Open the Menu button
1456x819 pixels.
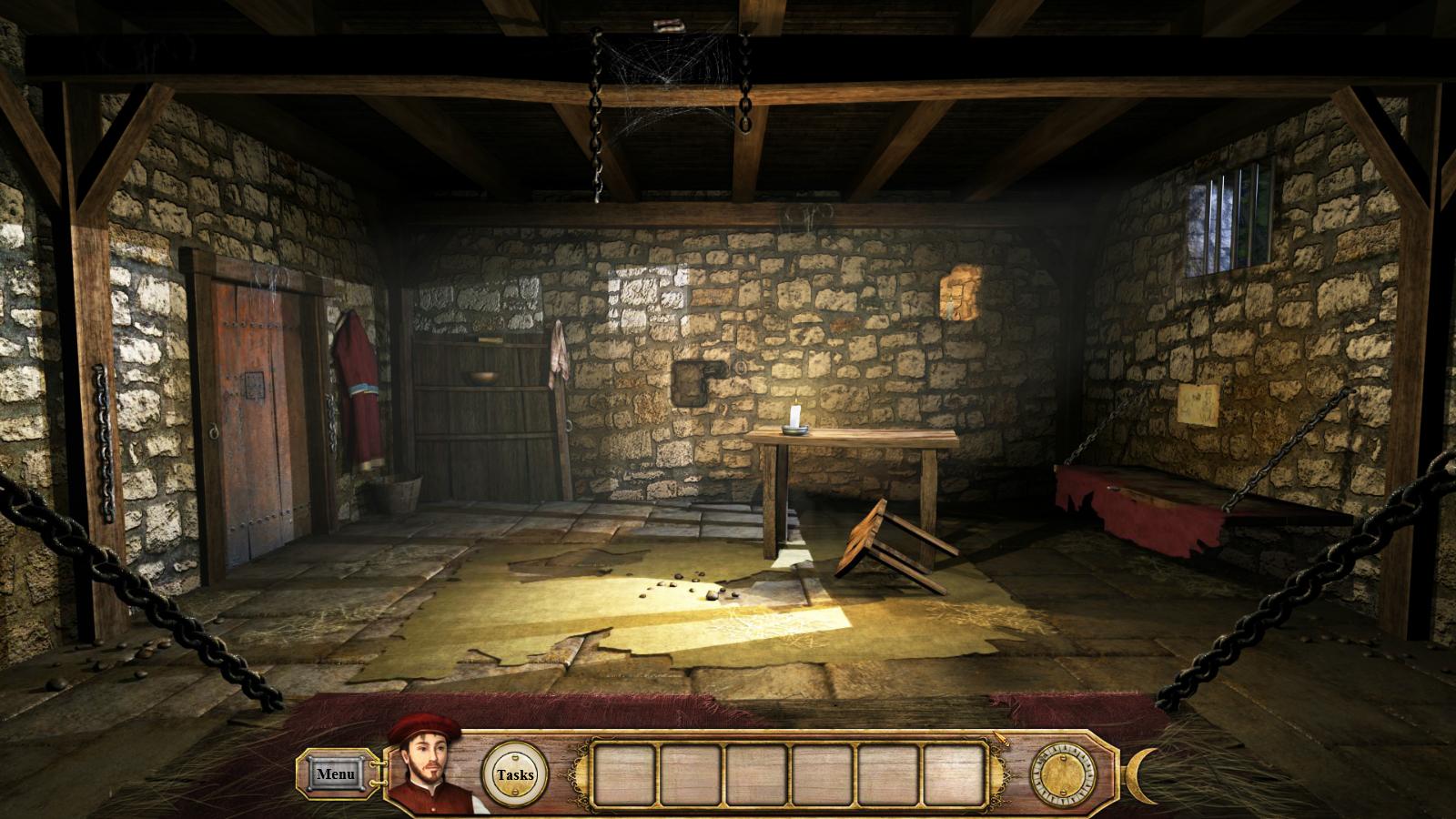click(335, 774)
